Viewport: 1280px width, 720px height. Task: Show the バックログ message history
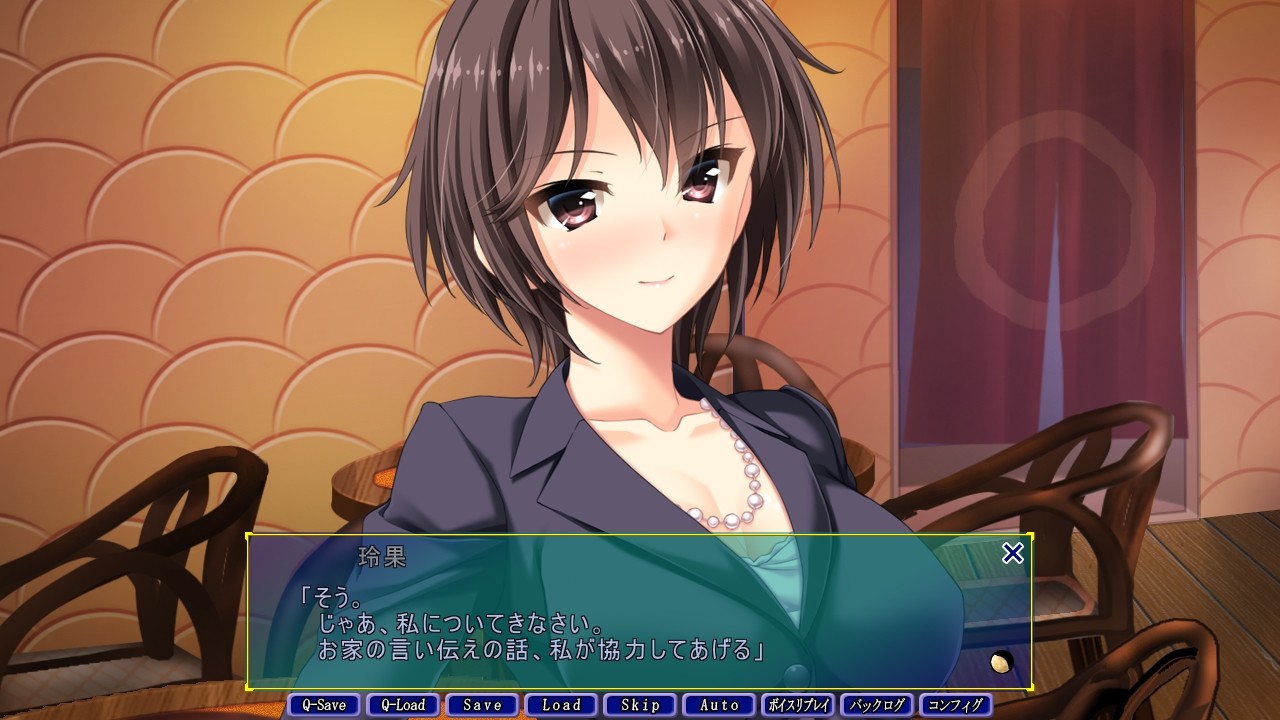click(x=877, y=705)
